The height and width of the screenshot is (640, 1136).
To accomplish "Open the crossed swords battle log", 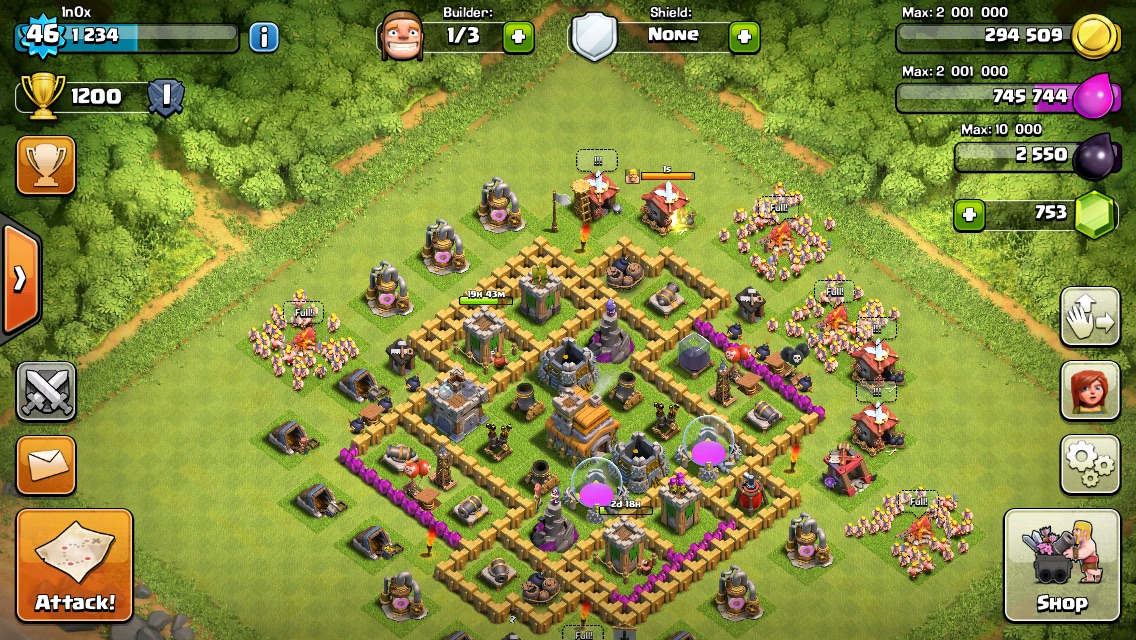I will point(46,391).
